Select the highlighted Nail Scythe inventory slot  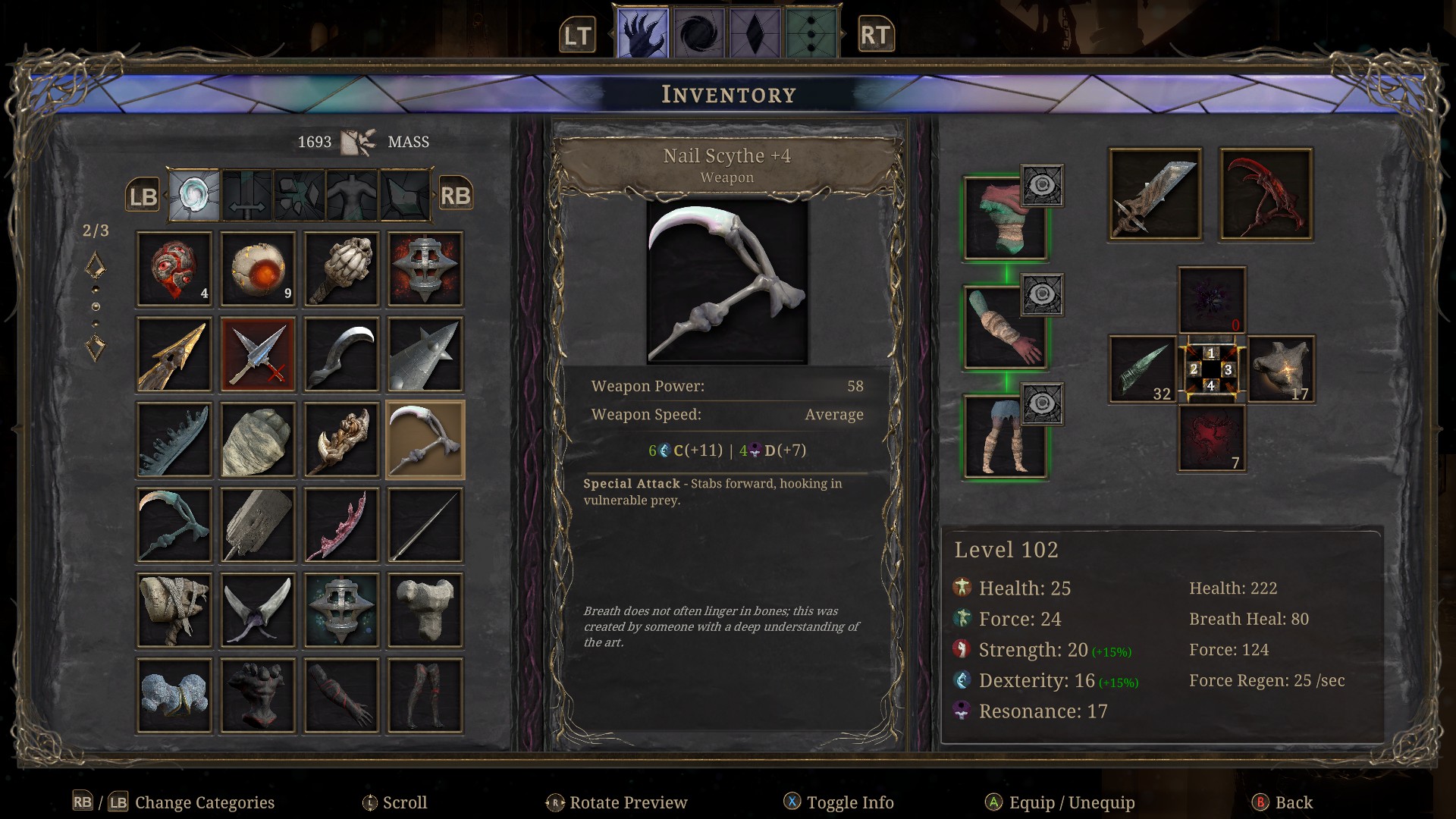point(425,440)
